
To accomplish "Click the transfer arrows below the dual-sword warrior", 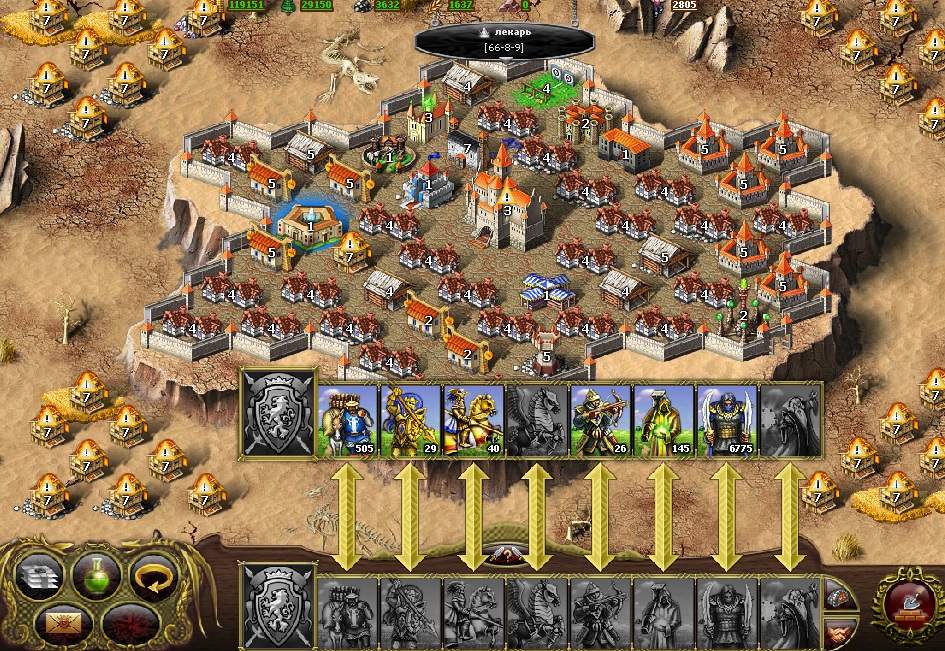I will [726, 517].
